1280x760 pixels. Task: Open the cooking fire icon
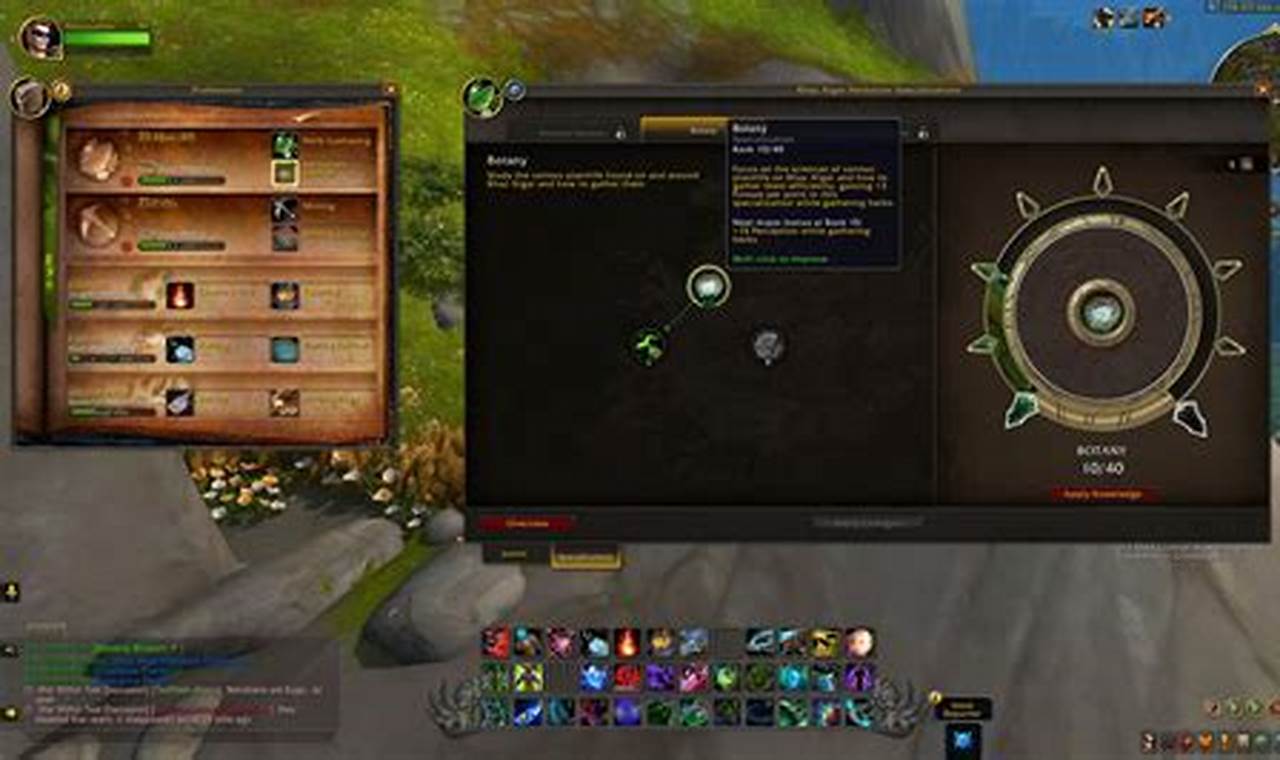pyautogui.click(x=180, y=295)
